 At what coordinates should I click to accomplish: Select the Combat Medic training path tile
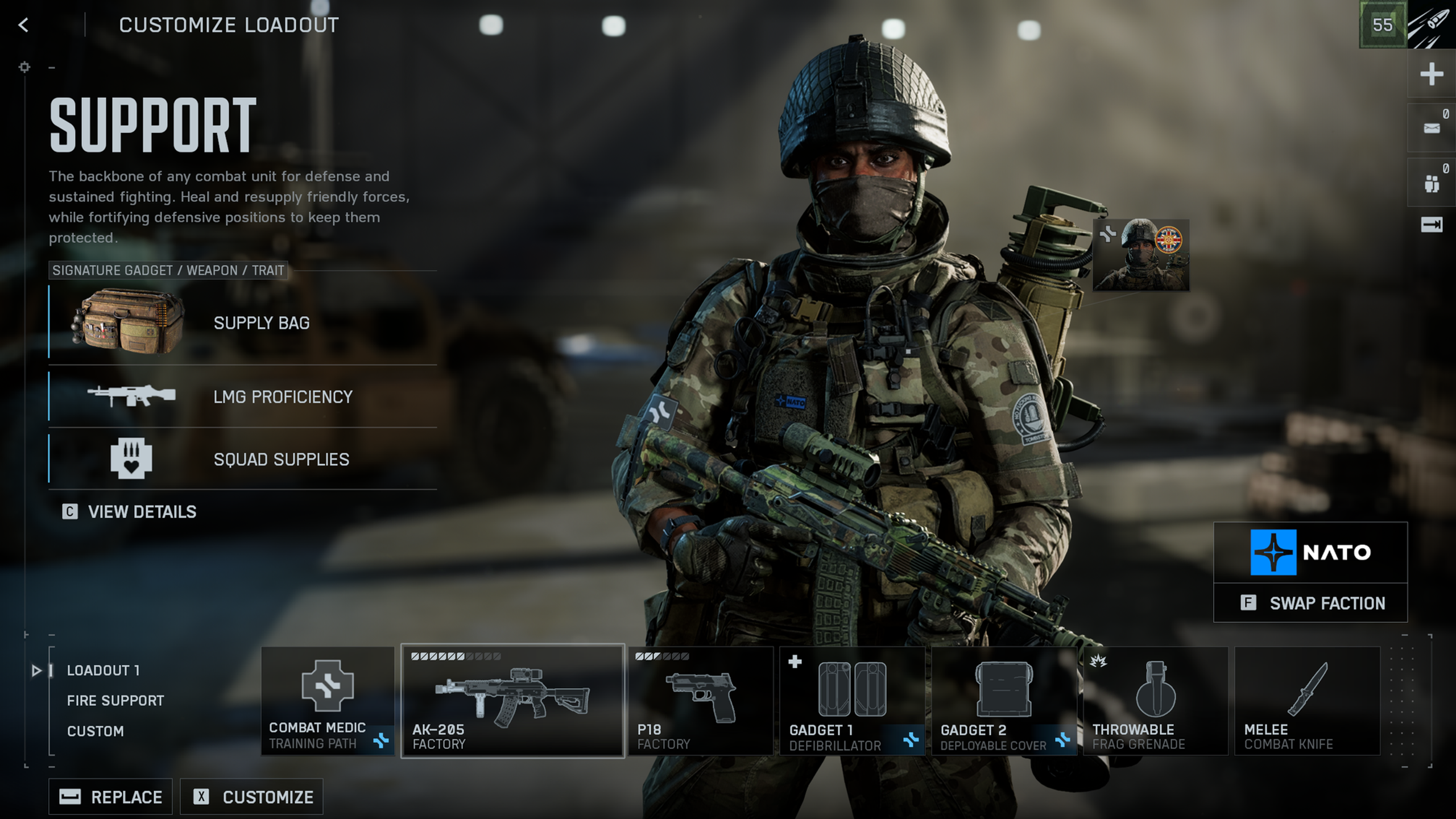pyautogui.click(x=327, y=701)
